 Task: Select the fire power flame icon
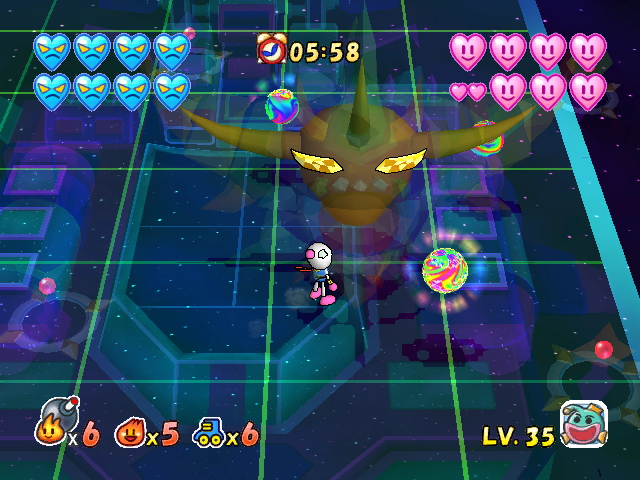click(129, 434)
